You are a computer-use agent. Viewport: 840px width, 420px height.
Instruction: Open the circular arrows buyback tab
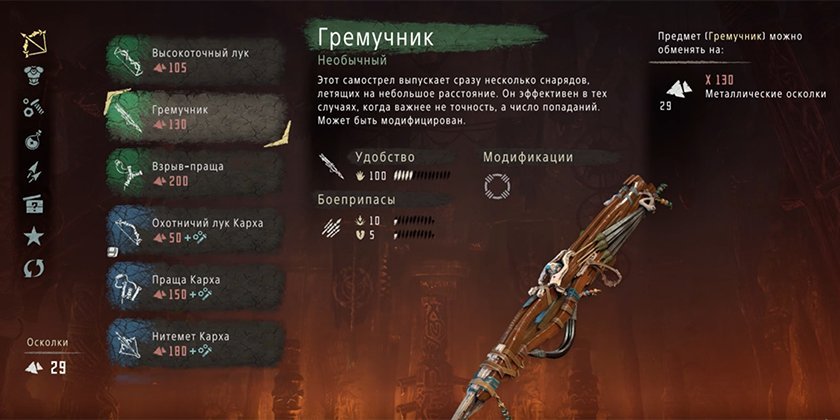(34, 269)
